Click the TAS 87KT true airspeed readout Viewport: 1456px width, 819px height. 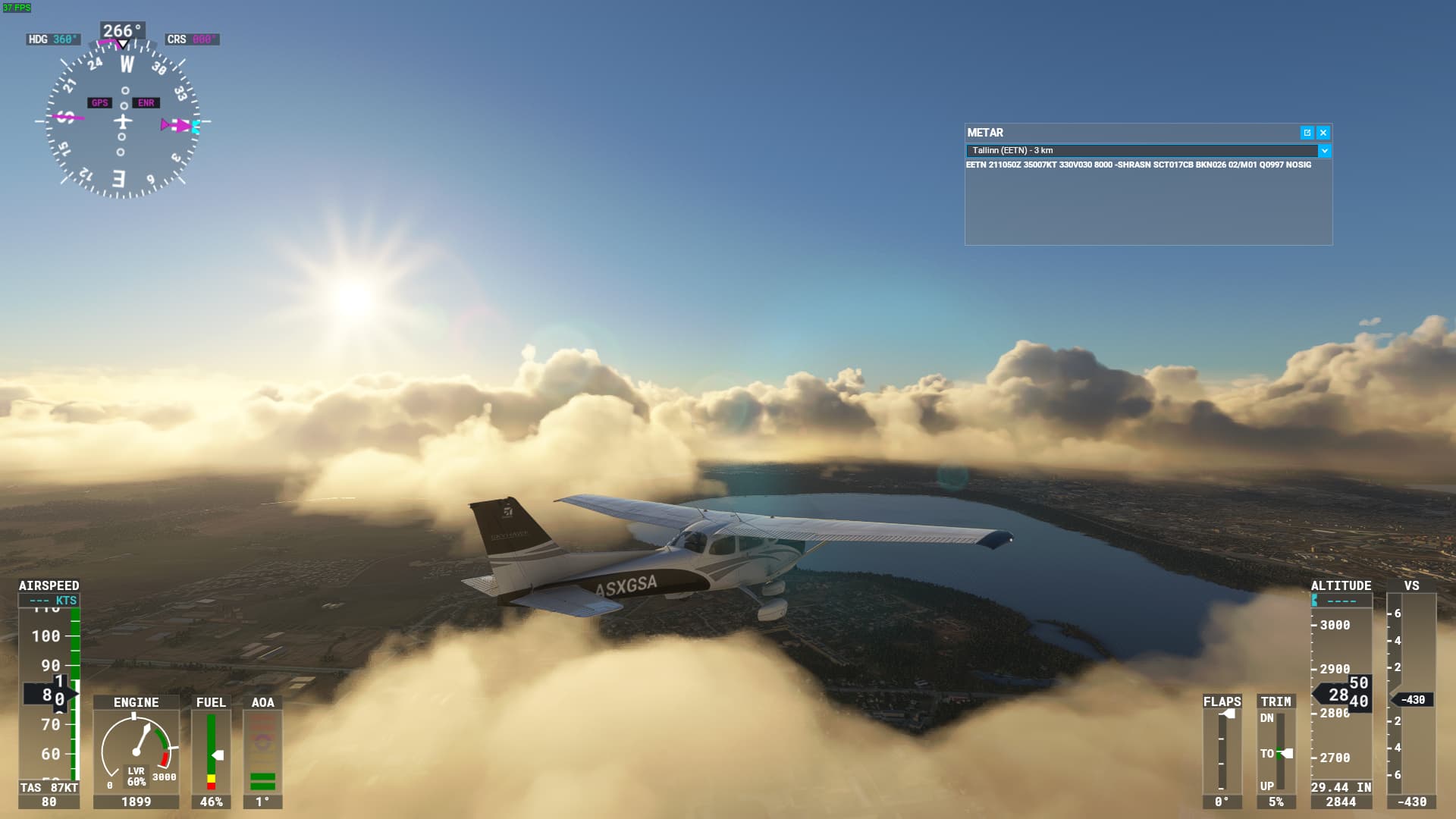(x=47, y=787)
